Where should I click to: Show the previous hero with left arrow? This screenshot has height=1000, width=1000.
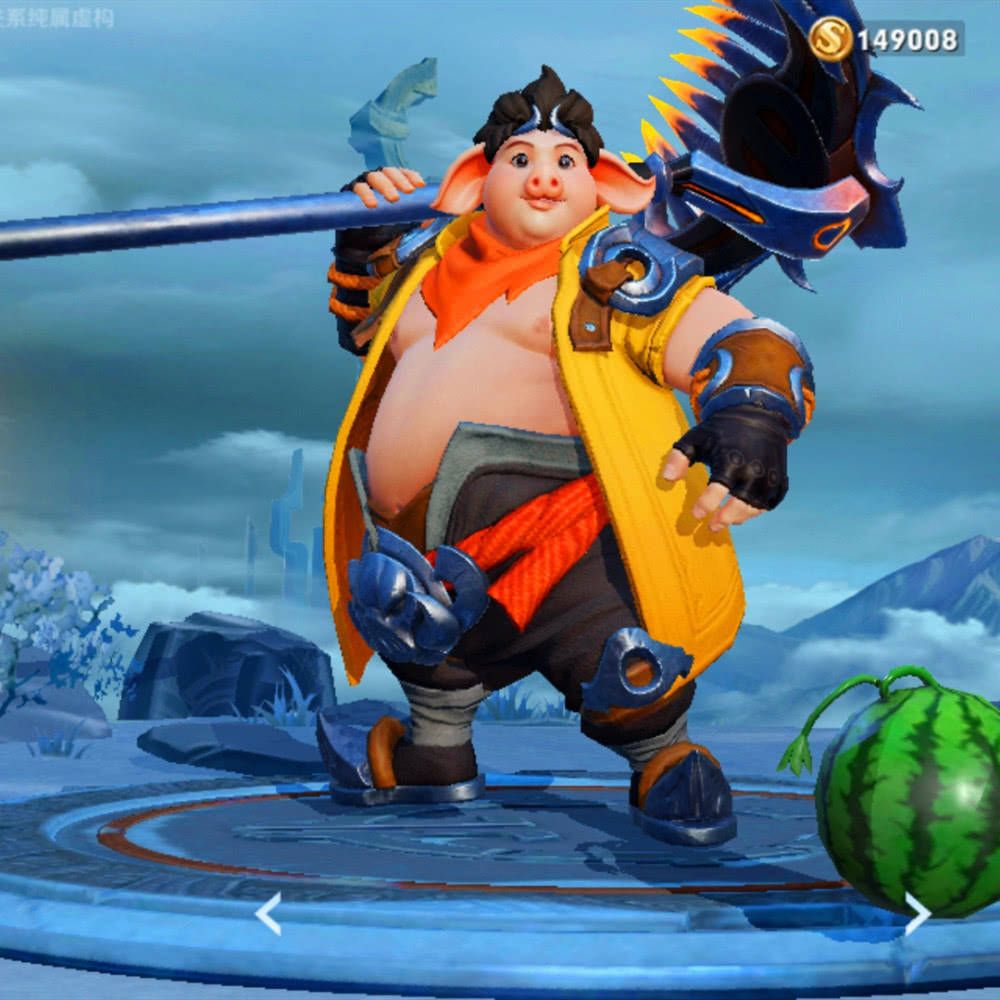(267, 914)
